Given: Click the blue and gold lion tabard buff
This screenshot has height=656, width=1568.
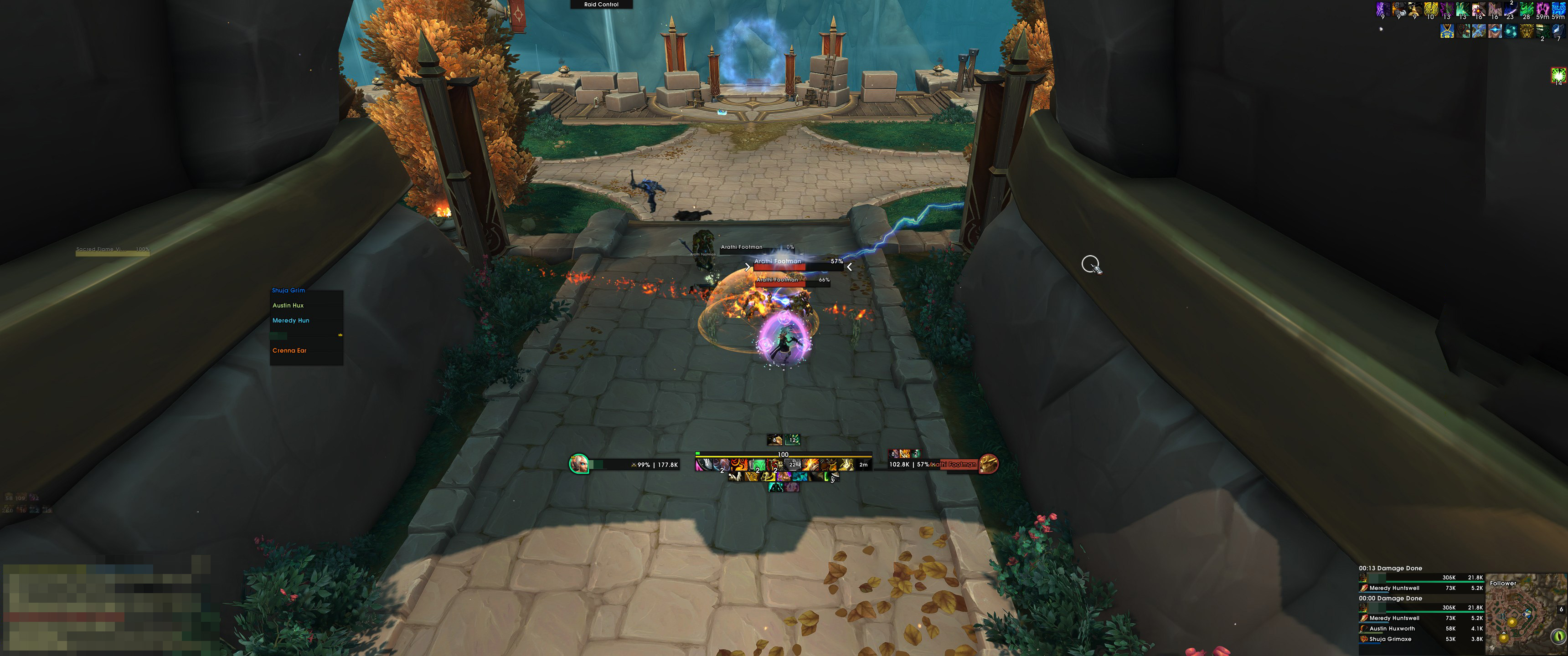Looking at the screenshot, I should 1447,31.
